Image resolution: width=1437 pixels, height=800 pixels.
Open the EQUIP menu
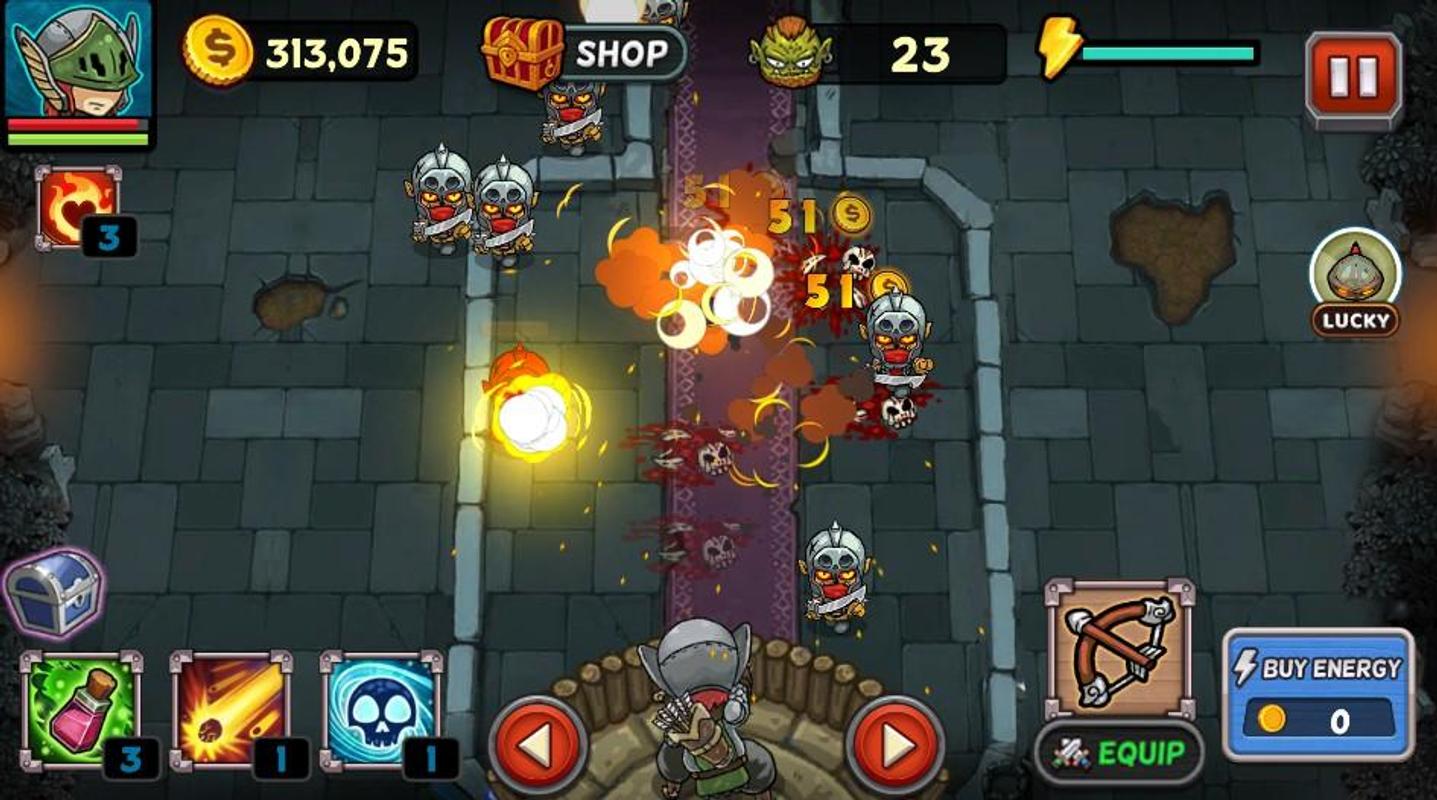click(1119, 753)
